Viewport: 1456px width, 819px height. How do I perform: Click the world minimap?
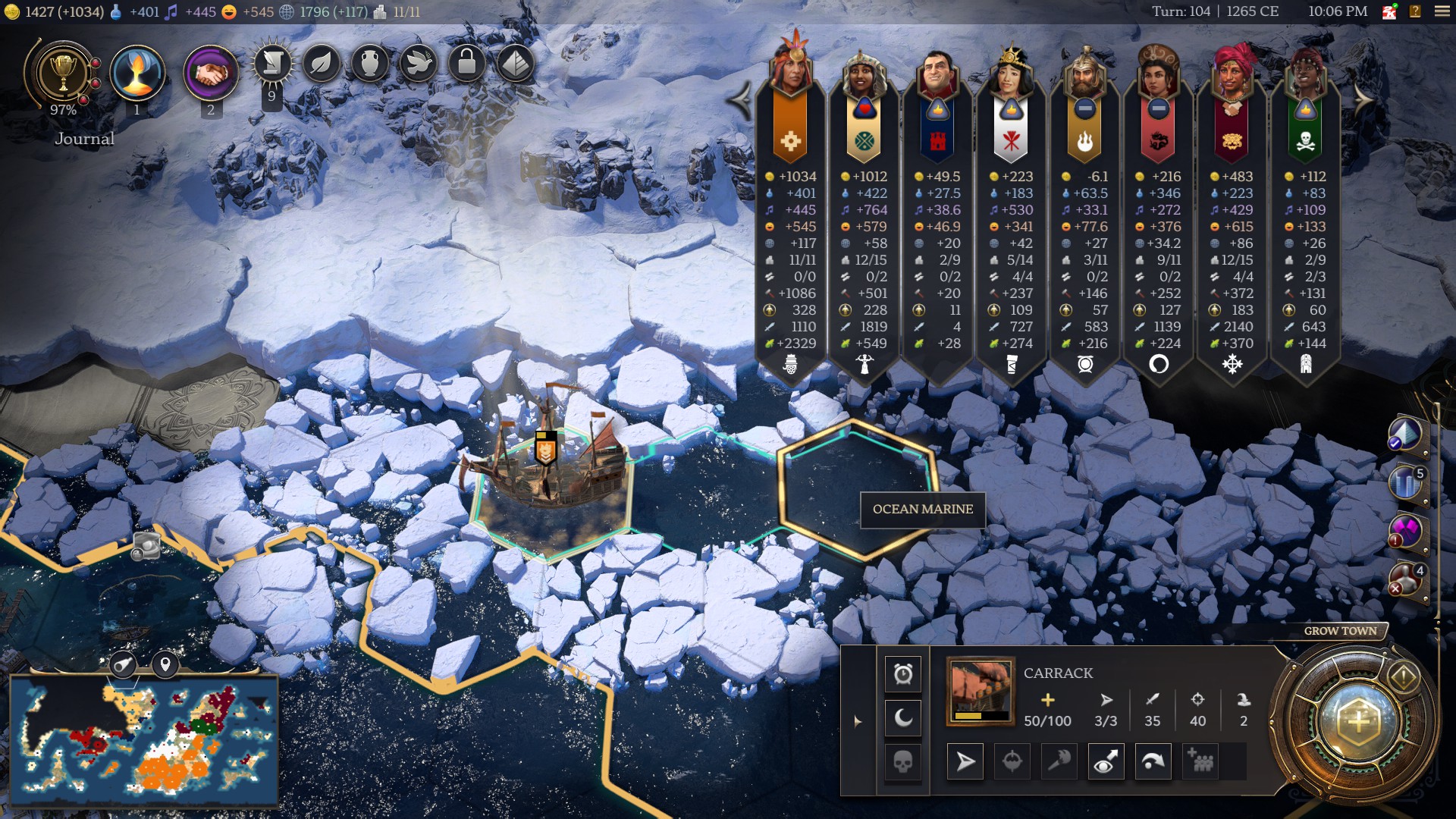(x=144, y=741)
